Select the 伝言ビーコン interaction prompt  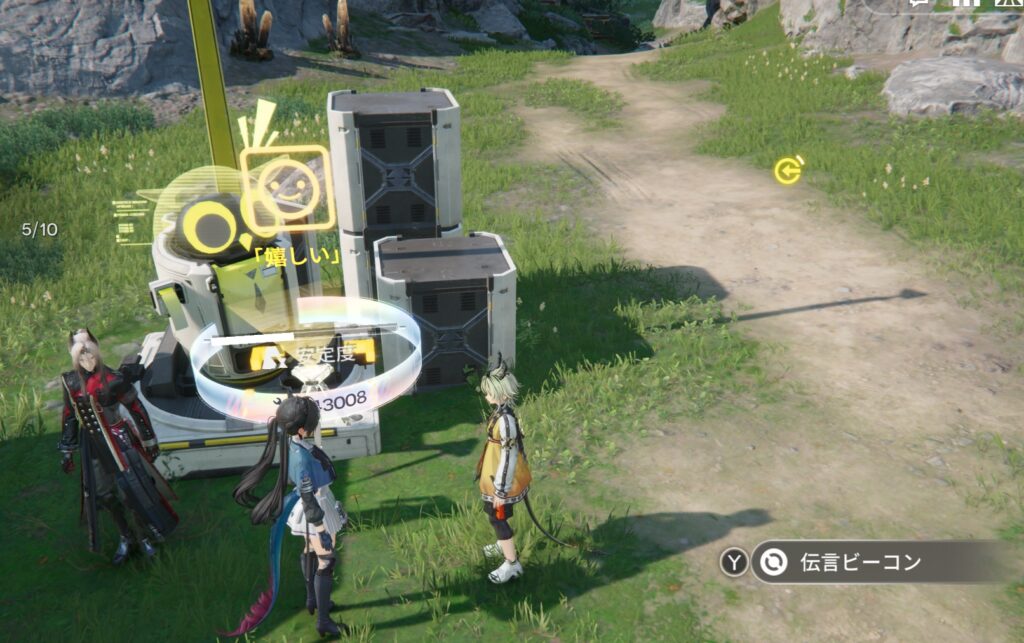click(x=860, y=562)
